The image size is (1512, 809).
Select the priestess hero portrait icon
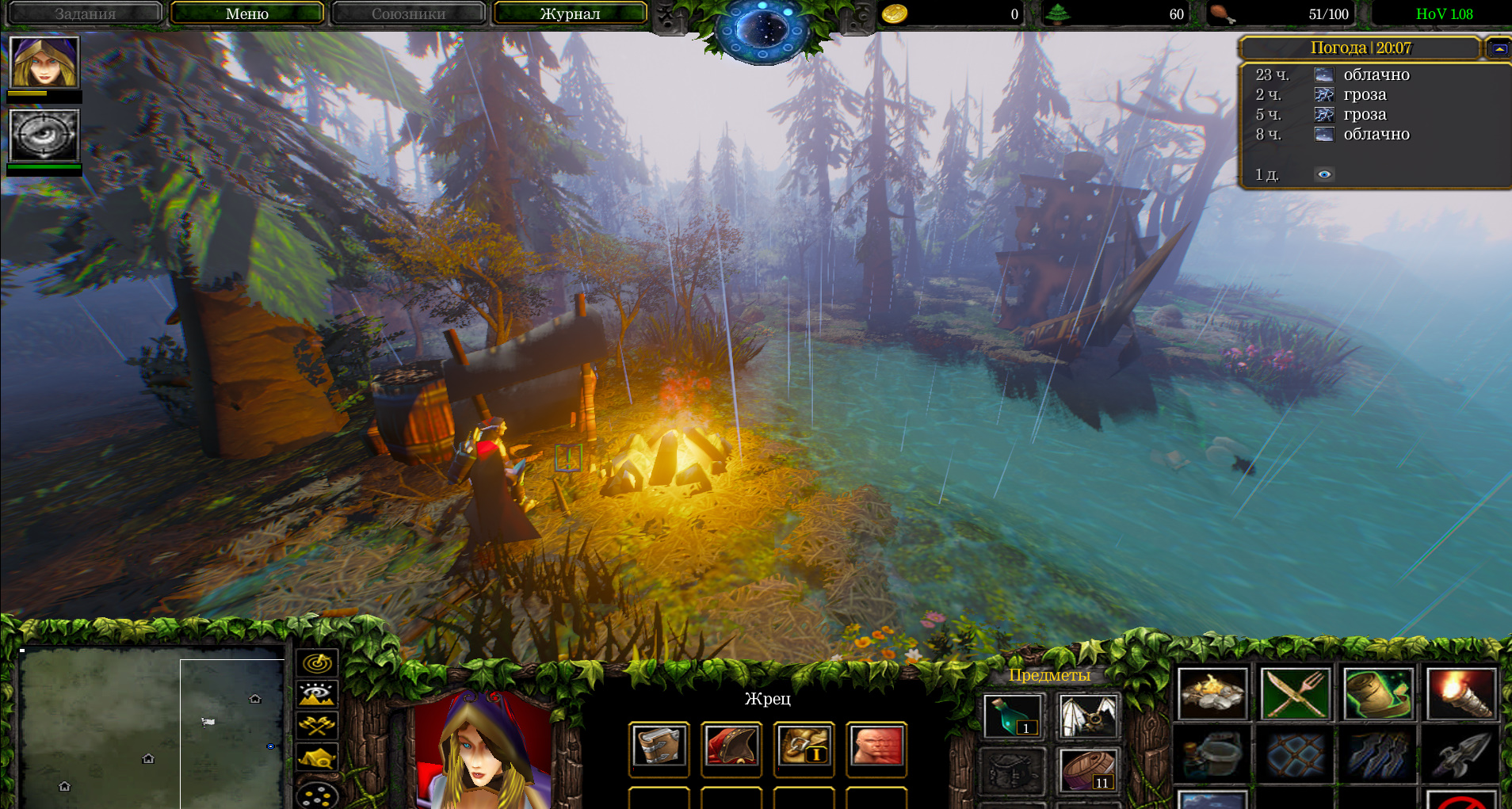tap(44, 62)
